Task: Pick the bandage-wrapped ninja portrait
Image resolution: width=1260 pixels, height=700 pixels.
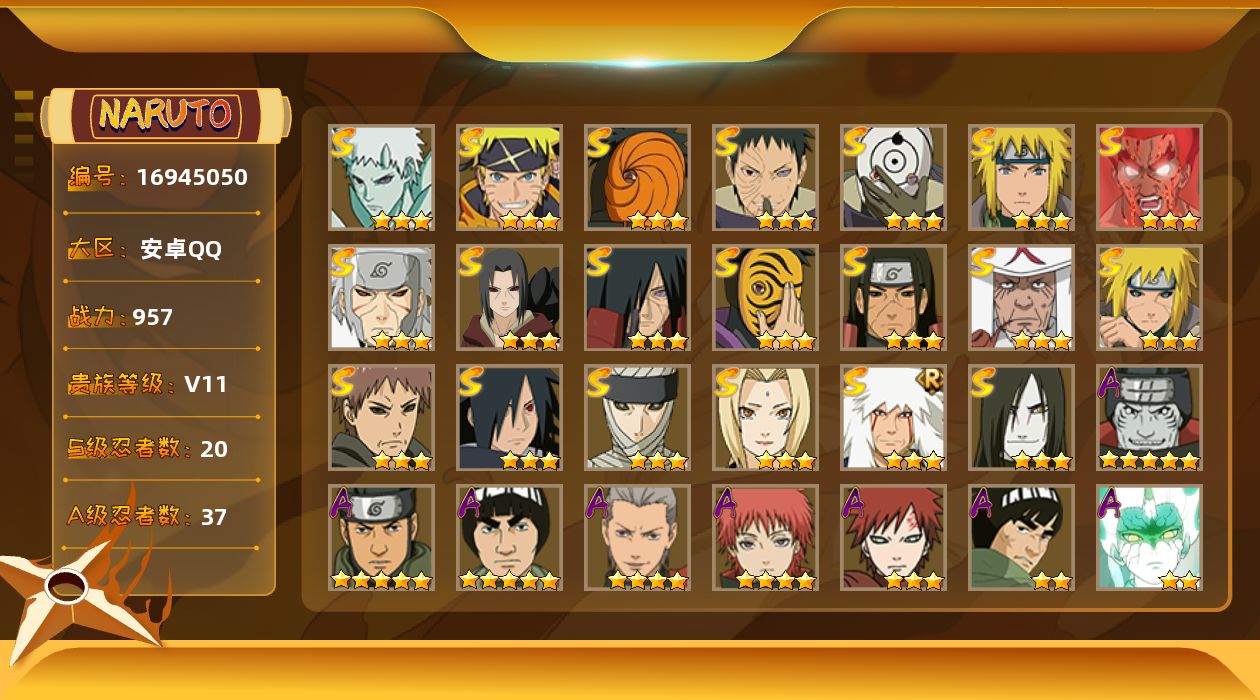Action: (637, 417)
